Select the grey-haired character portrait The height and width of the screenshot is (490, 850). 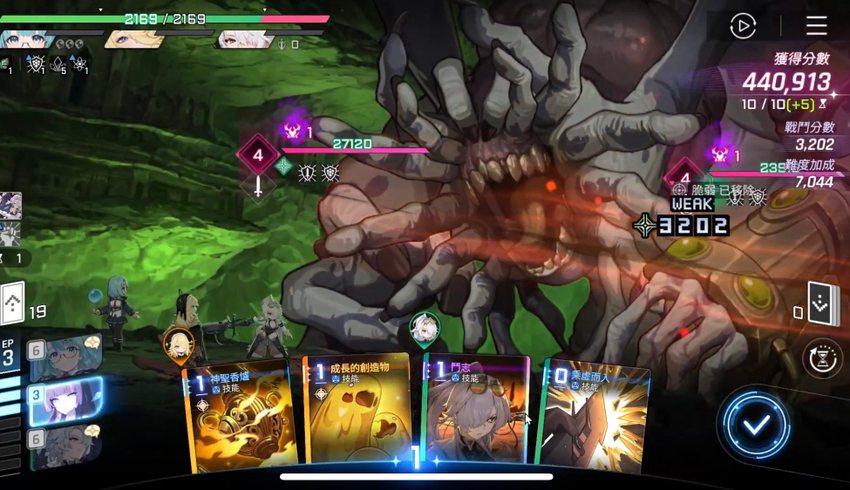(64, 445)
